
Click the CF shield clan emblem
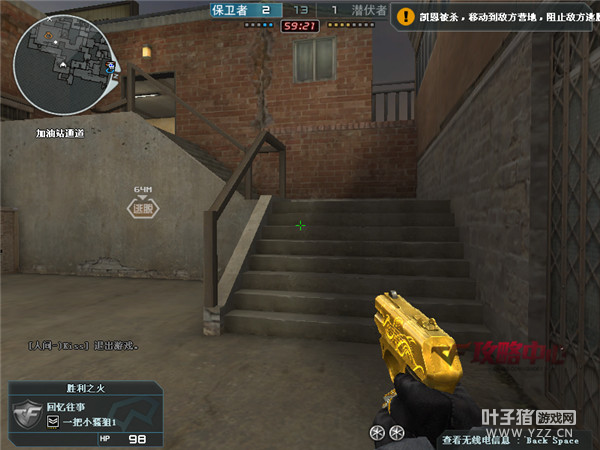point(28,414)
